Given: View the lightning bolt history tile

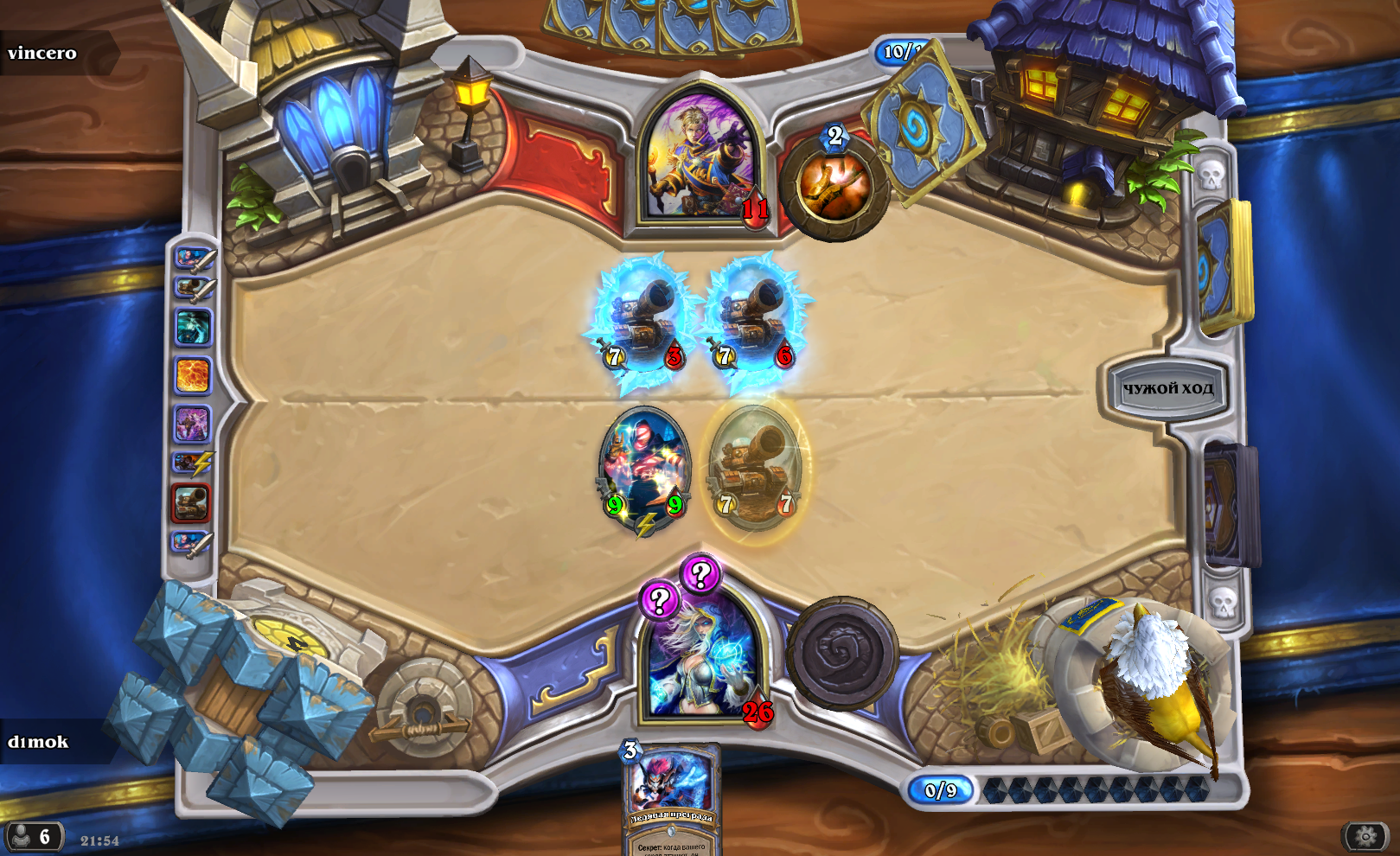Looking at the screenshot, I should pyautogui.click(x=193, y=463).
